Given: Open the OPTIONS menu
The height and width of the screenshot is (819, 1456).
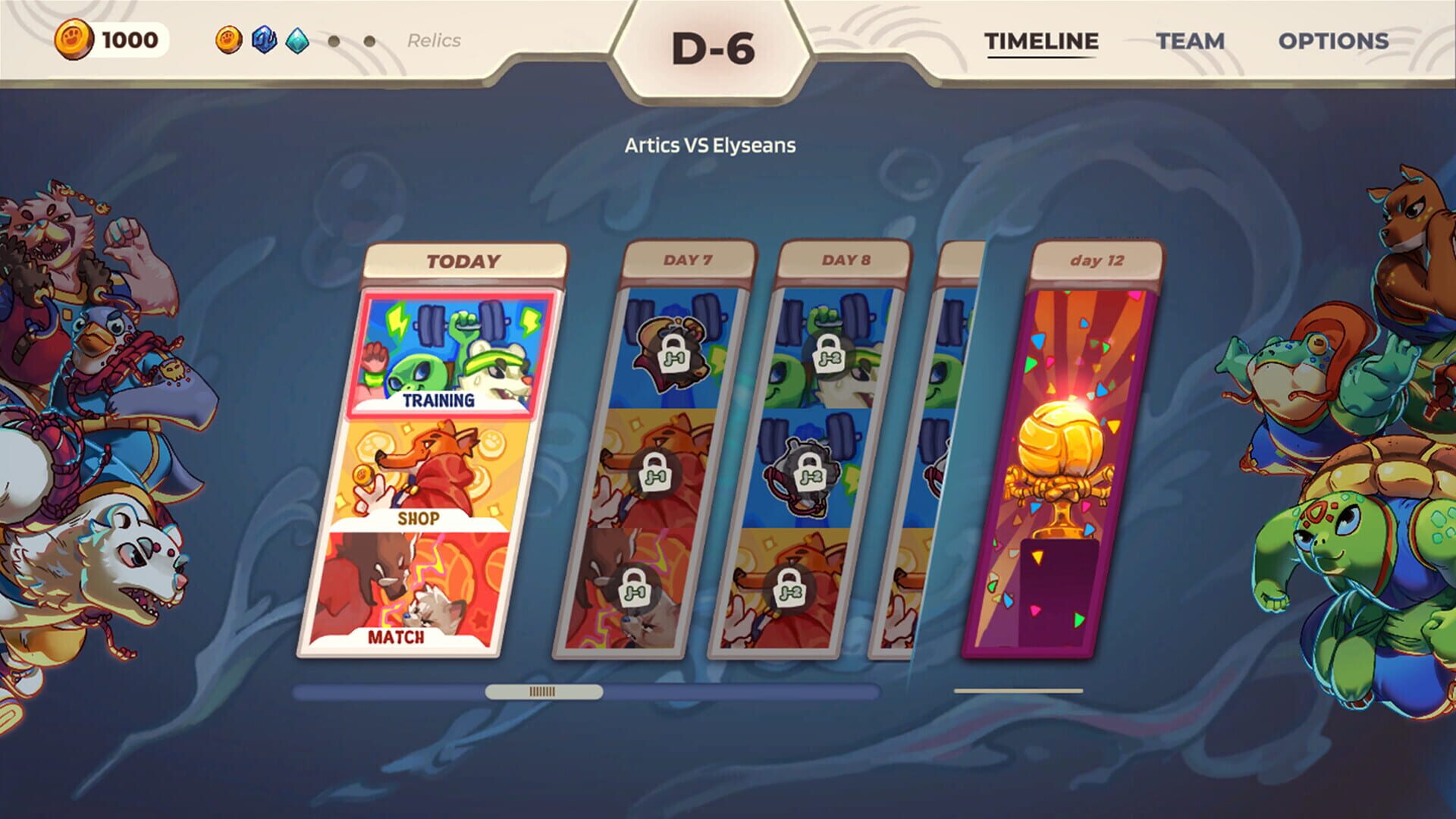Looking at the screenshot, I should (x=1335, y=42).
